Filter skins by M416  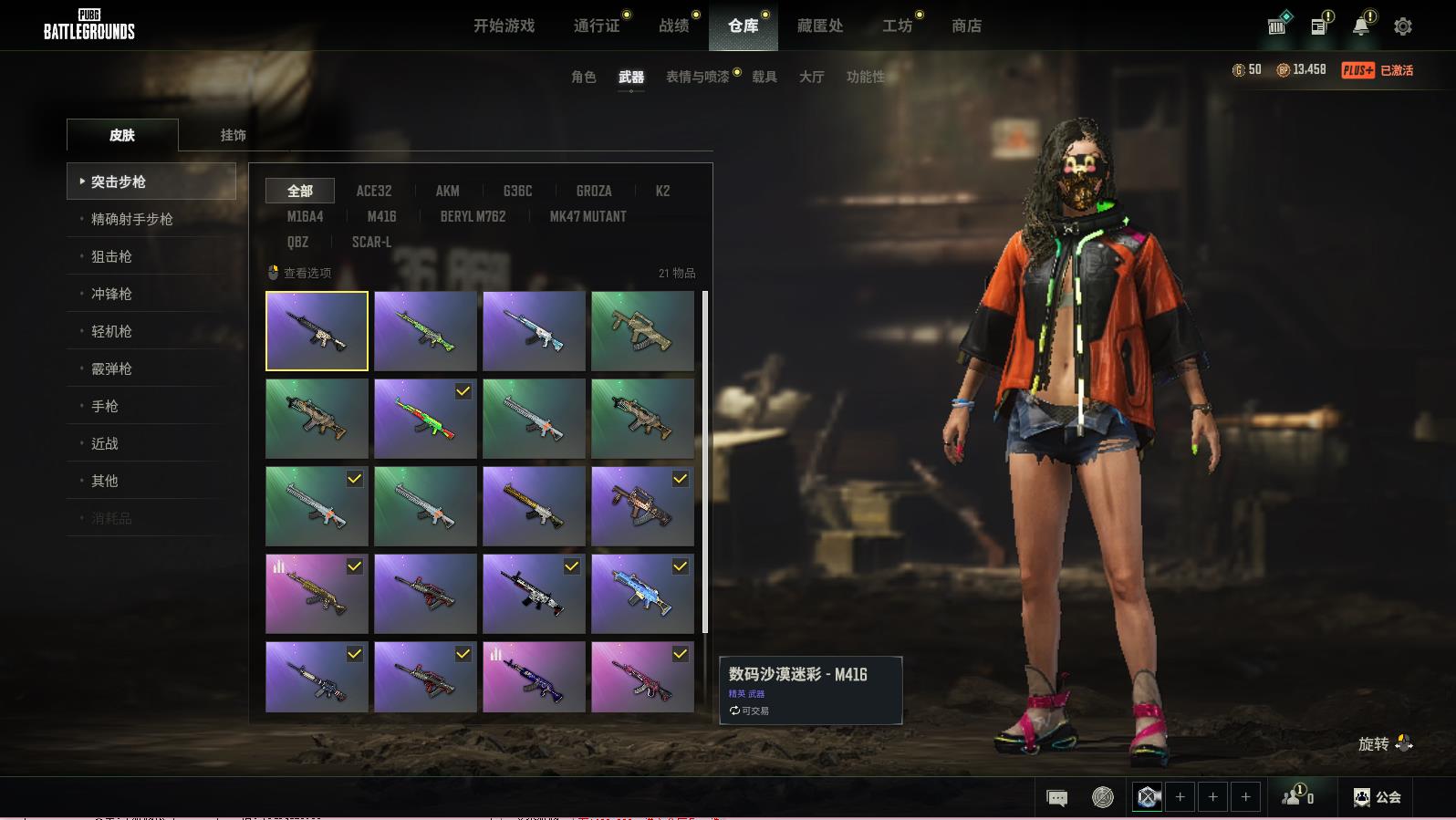(x=381, y=217)
